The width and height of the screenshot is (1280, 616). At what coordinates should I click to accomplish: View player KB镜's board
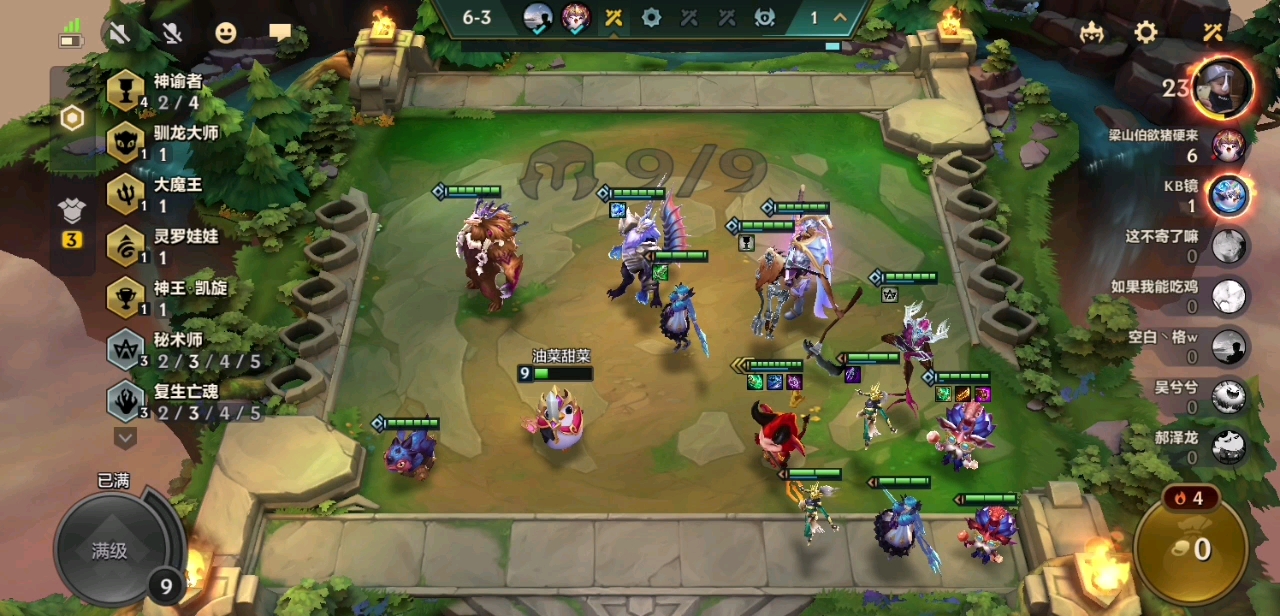pos(1228,195)
